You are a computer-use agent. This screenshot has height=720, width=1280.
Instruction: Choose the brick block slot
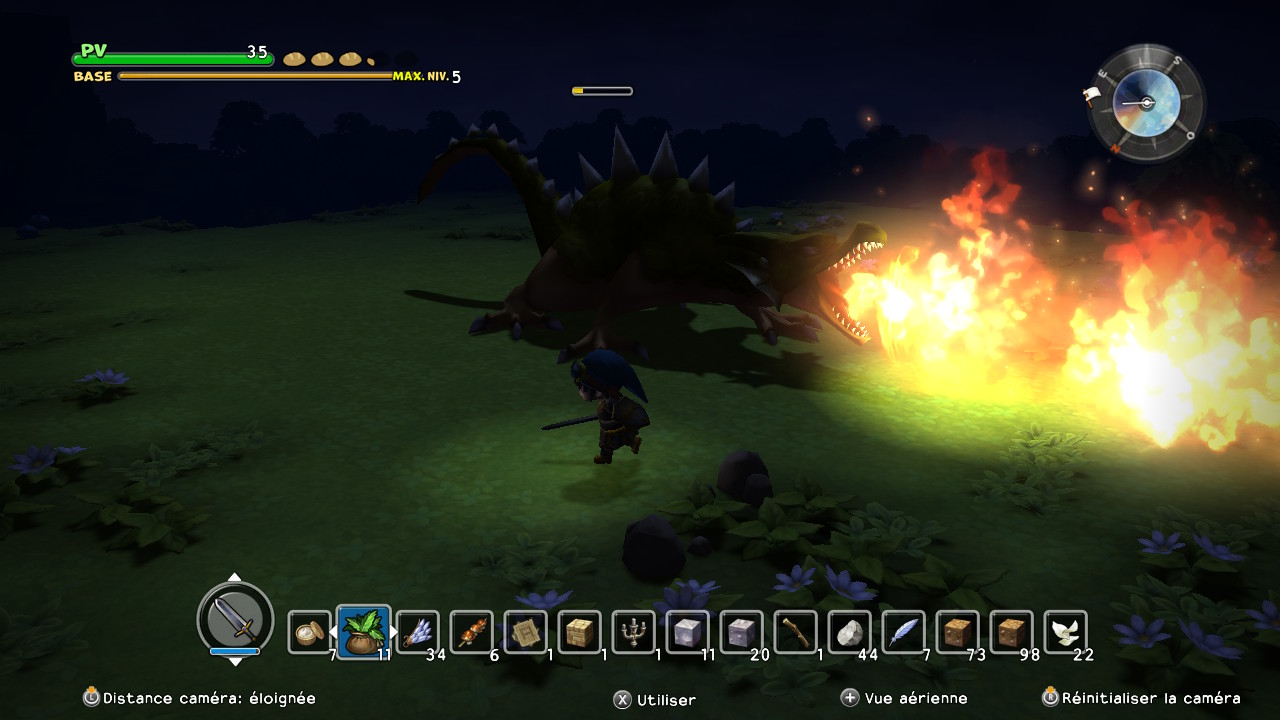pos(580,632)
